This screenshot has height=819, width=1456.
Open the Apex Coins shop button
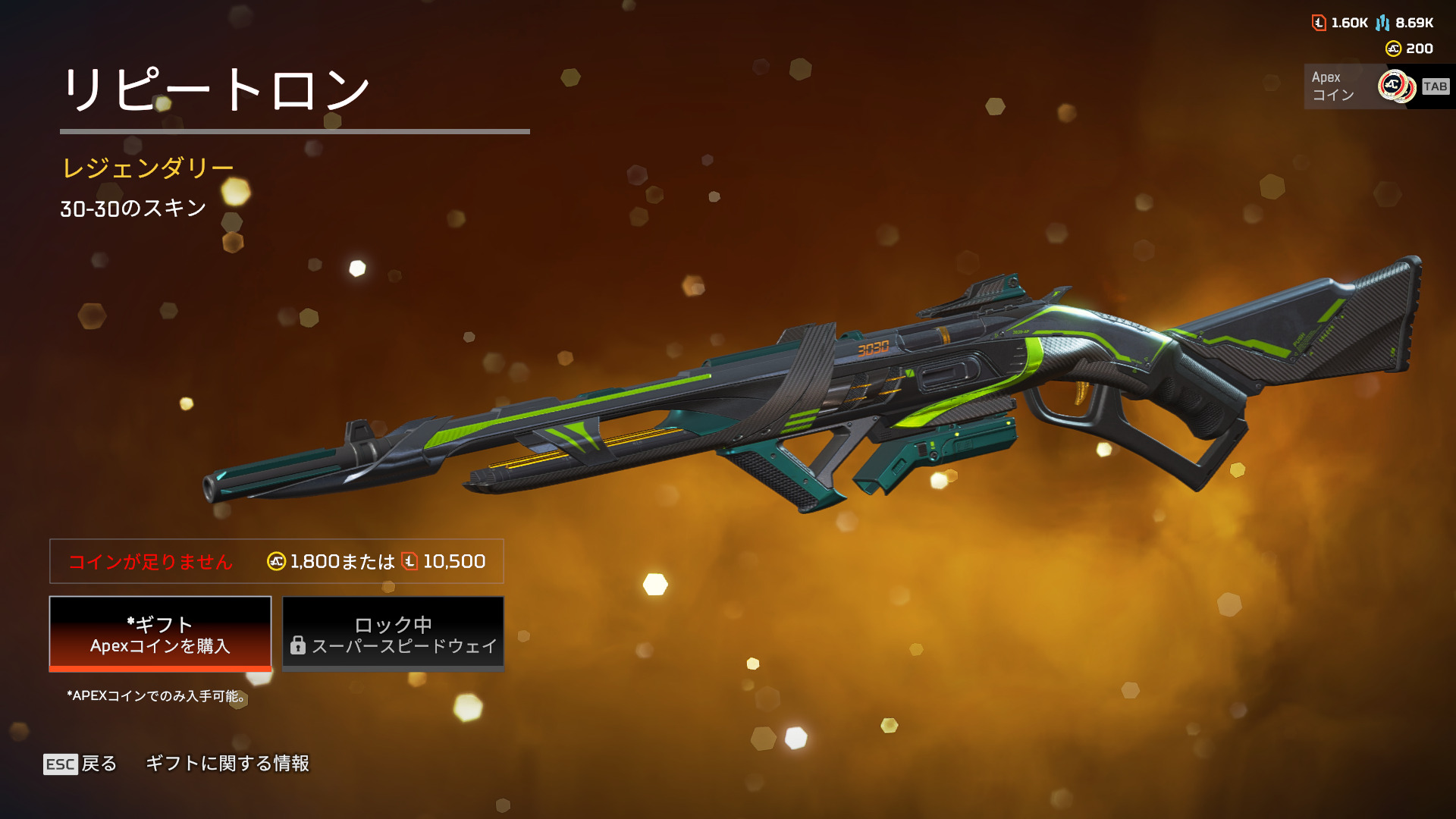(x=1377, y=86)
